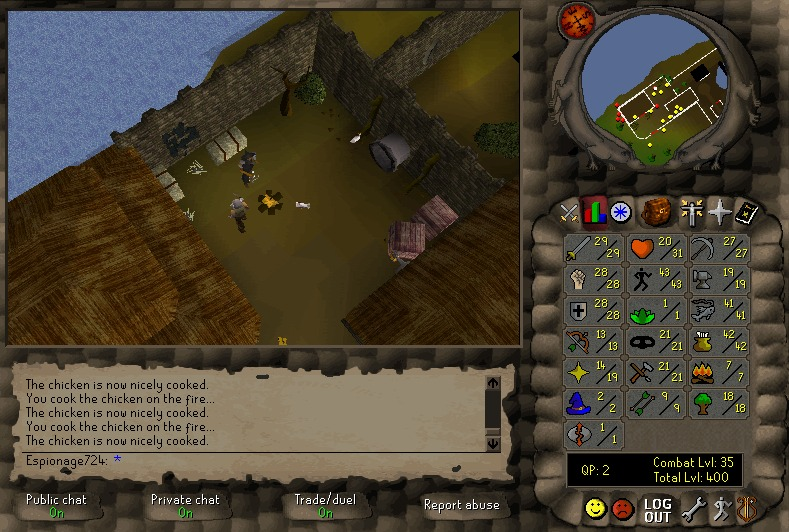The image size is (789, 532).
Task: Open the wrench options tab
Action: pyautogui.click(x=693, y=510)
